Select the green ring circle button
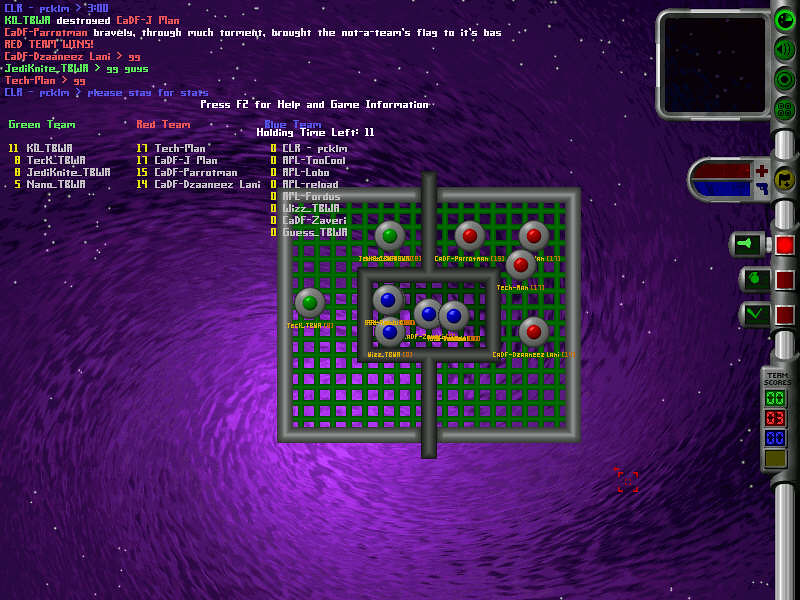The image size is (800, 600). point(785,79)
